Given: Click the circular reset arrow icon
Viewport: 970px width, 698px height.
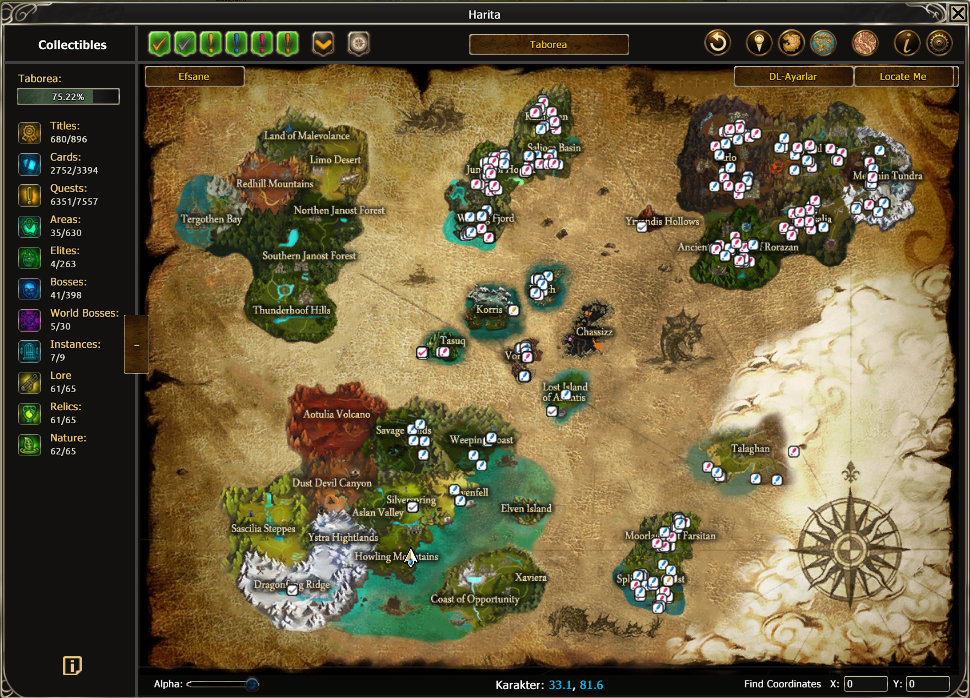Looking at the screenshot, I should click(x=717, y=43).
